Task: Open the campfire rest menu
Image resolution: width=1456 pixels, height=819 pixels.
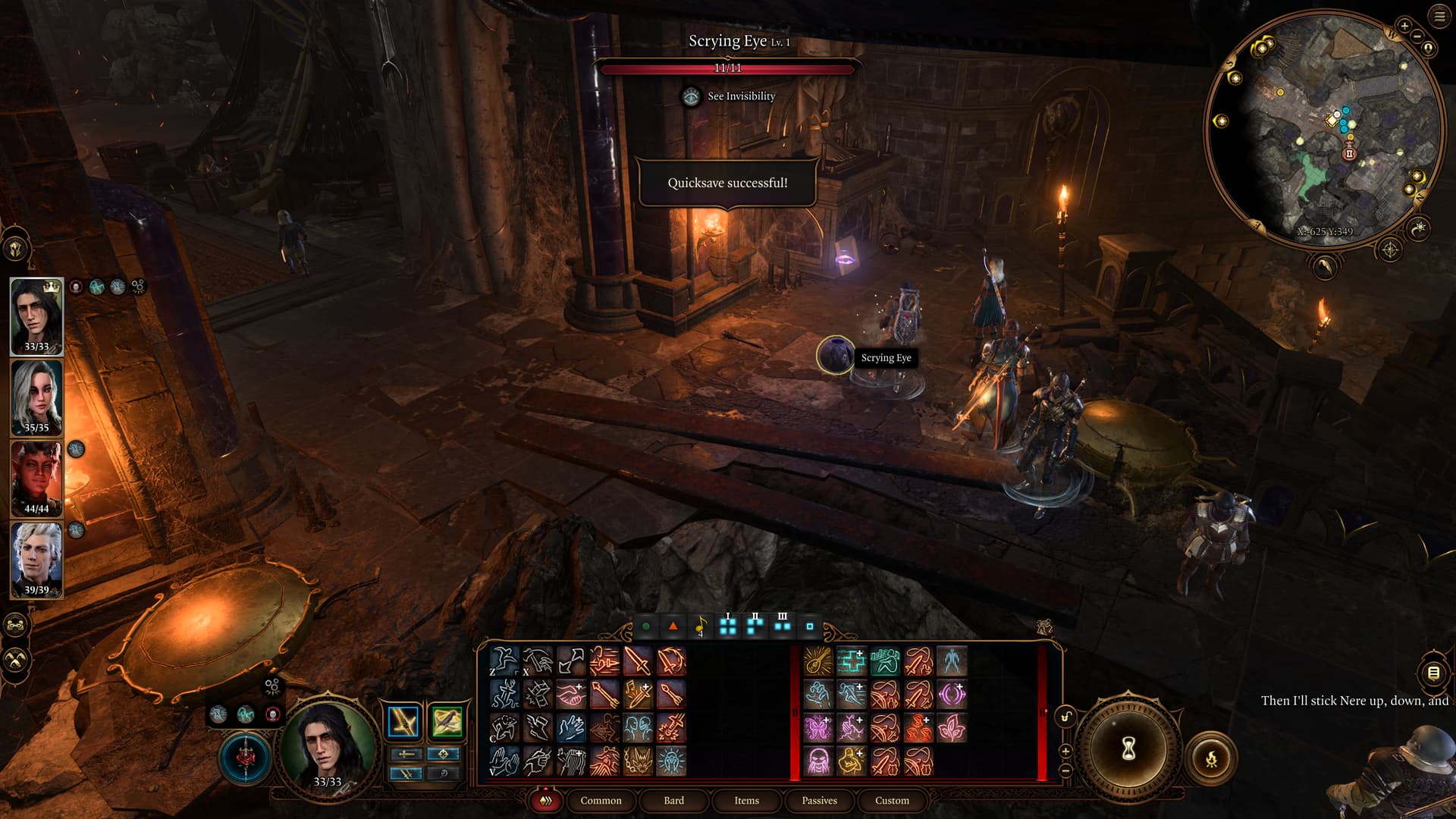Action: (x=1211, y=758)
